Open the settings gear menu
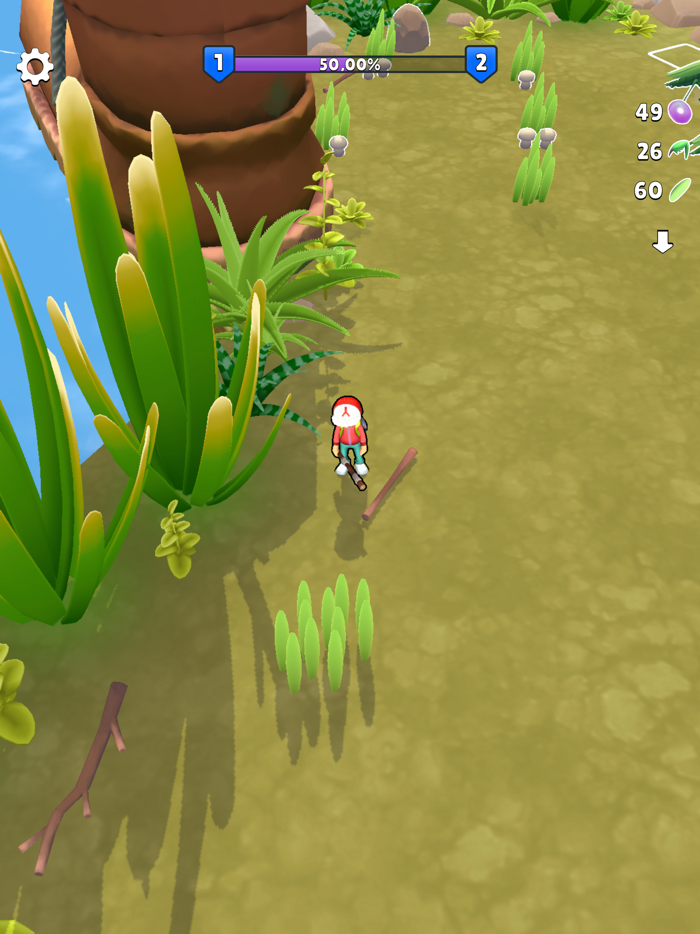 (35, 67)
